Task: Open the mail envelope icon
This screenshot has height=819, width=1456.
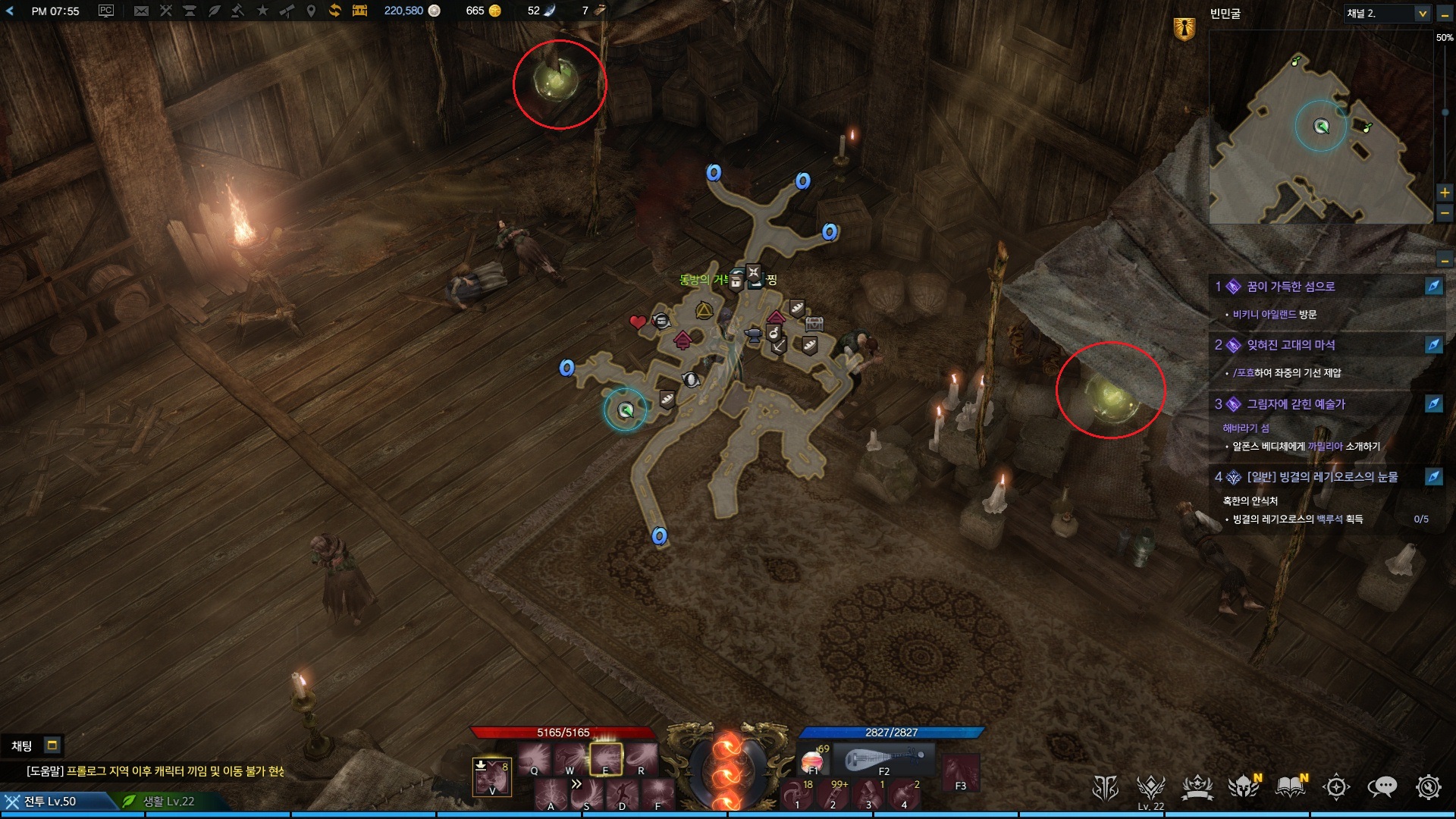Action: (x=141, y=11)
